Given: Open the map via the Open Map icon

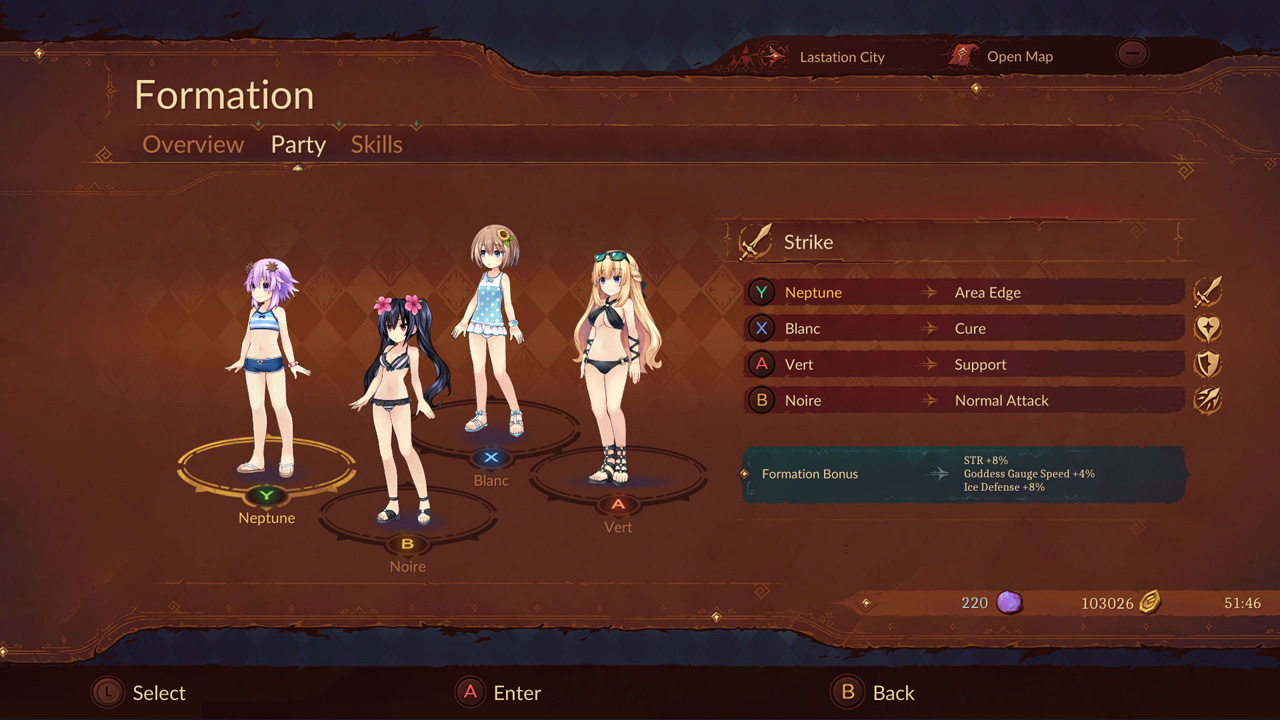Looking at the screenshot, I should (x=962, y=56).
